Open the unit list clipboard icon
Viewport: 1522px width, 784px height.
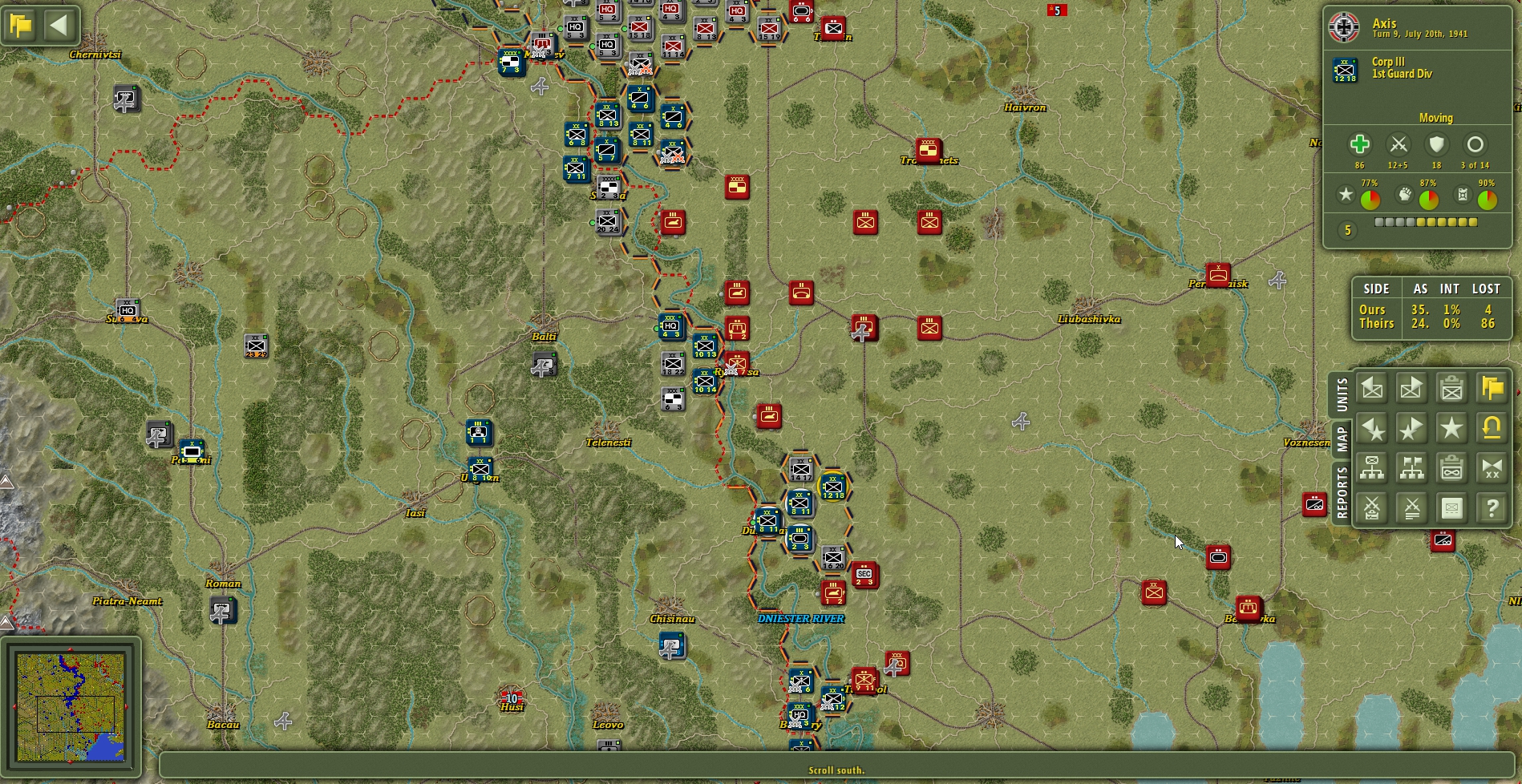tap(1451, 389)
